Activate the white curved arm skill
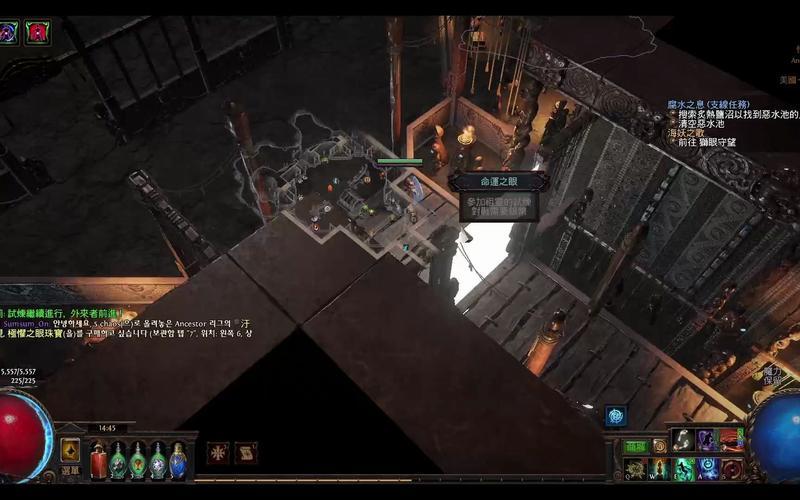This screenshot has height=500, width=800. tap(684, 440)
